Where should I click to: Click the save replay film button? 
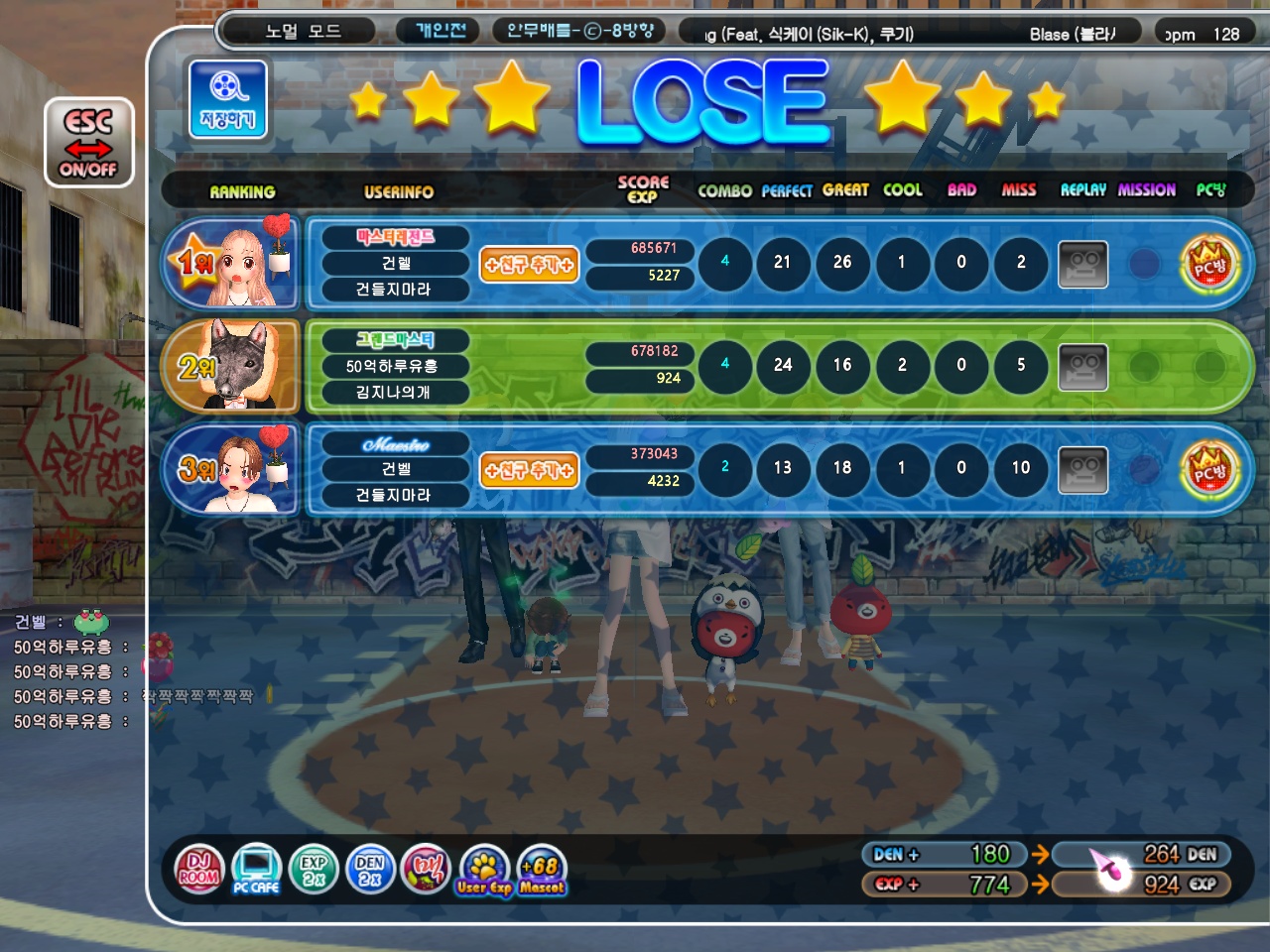(x=228, y=98)
